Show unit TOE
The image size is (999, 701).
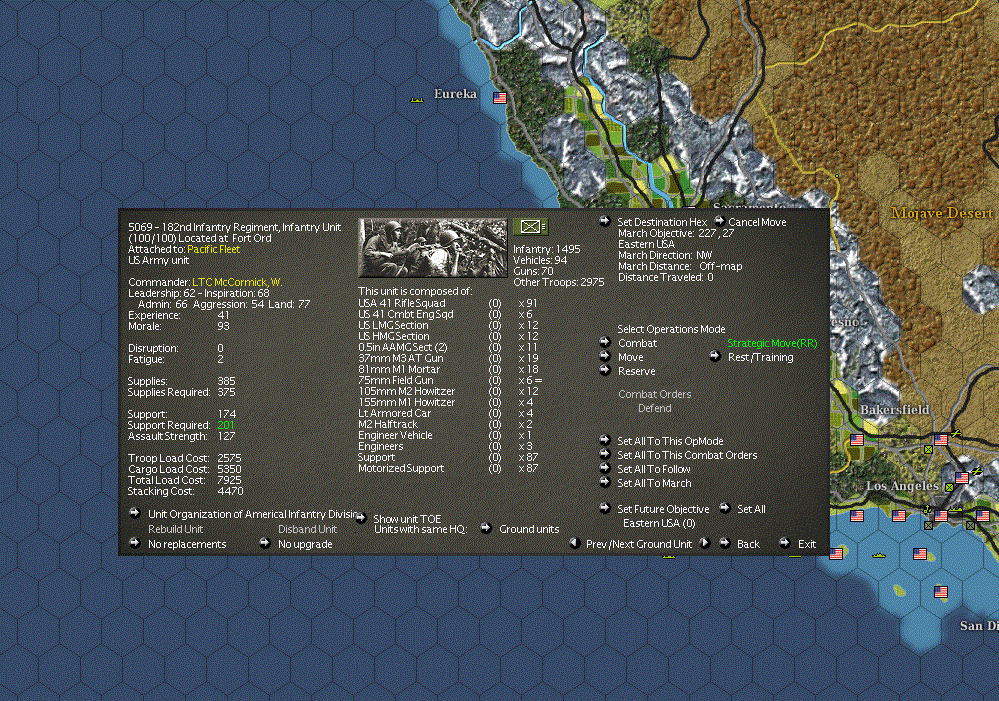pyautogui.click(x=406, y=519)
